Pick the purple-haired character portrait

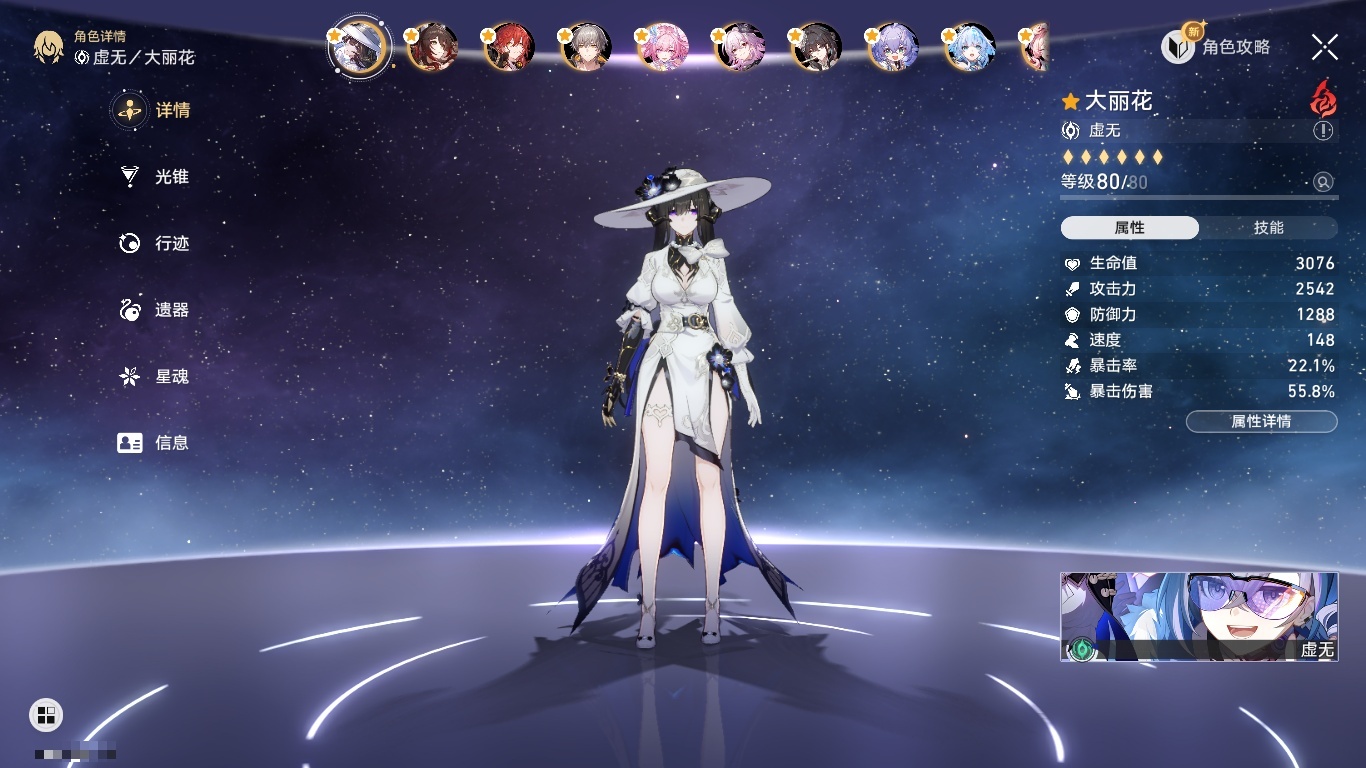tap(893, 47)
